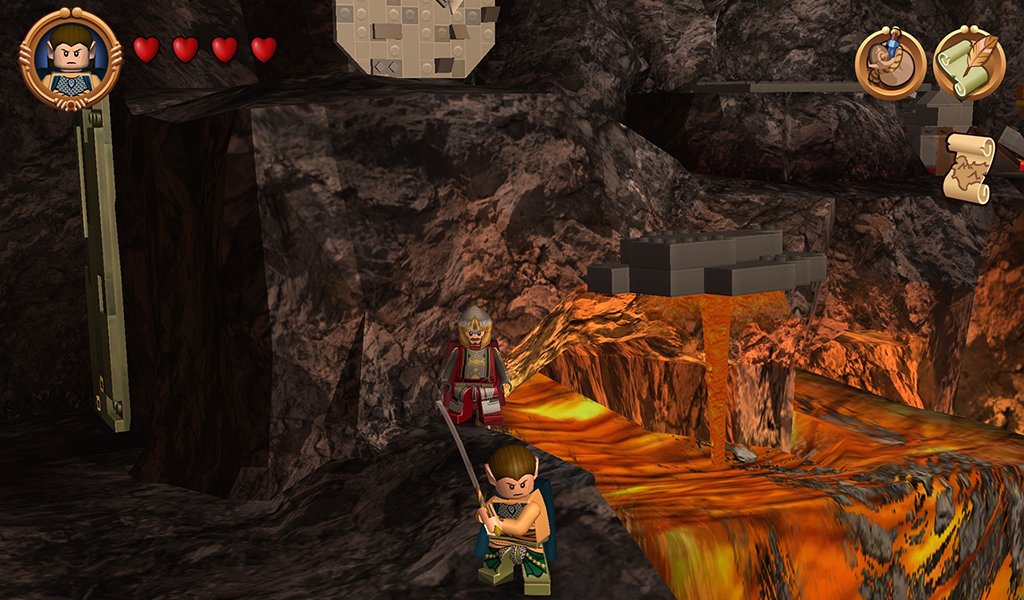Tap the elf character portrait
This screenshot has height=600, width=1024.
point(70,58)
